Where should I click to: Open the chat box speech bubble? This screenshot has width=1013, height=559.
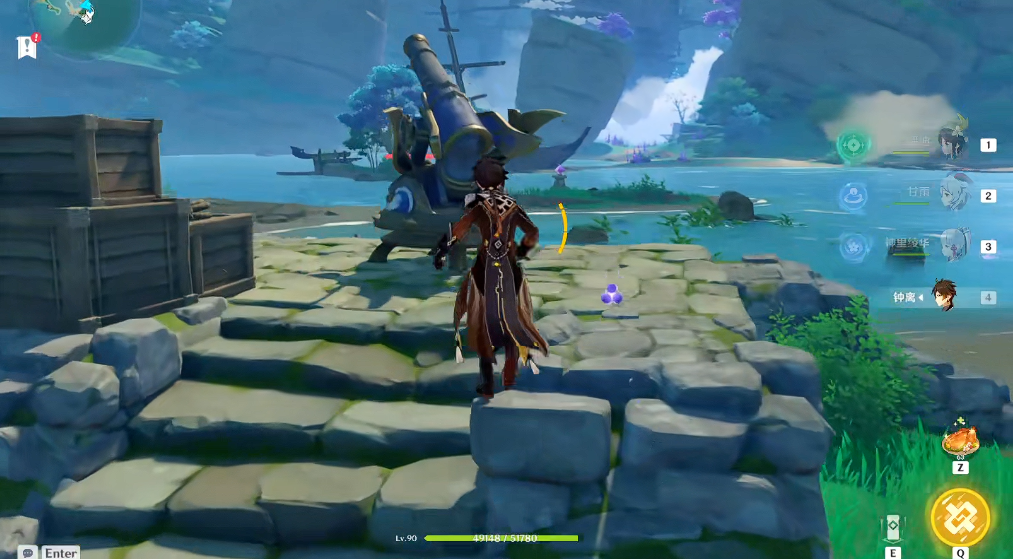(28, 552)
